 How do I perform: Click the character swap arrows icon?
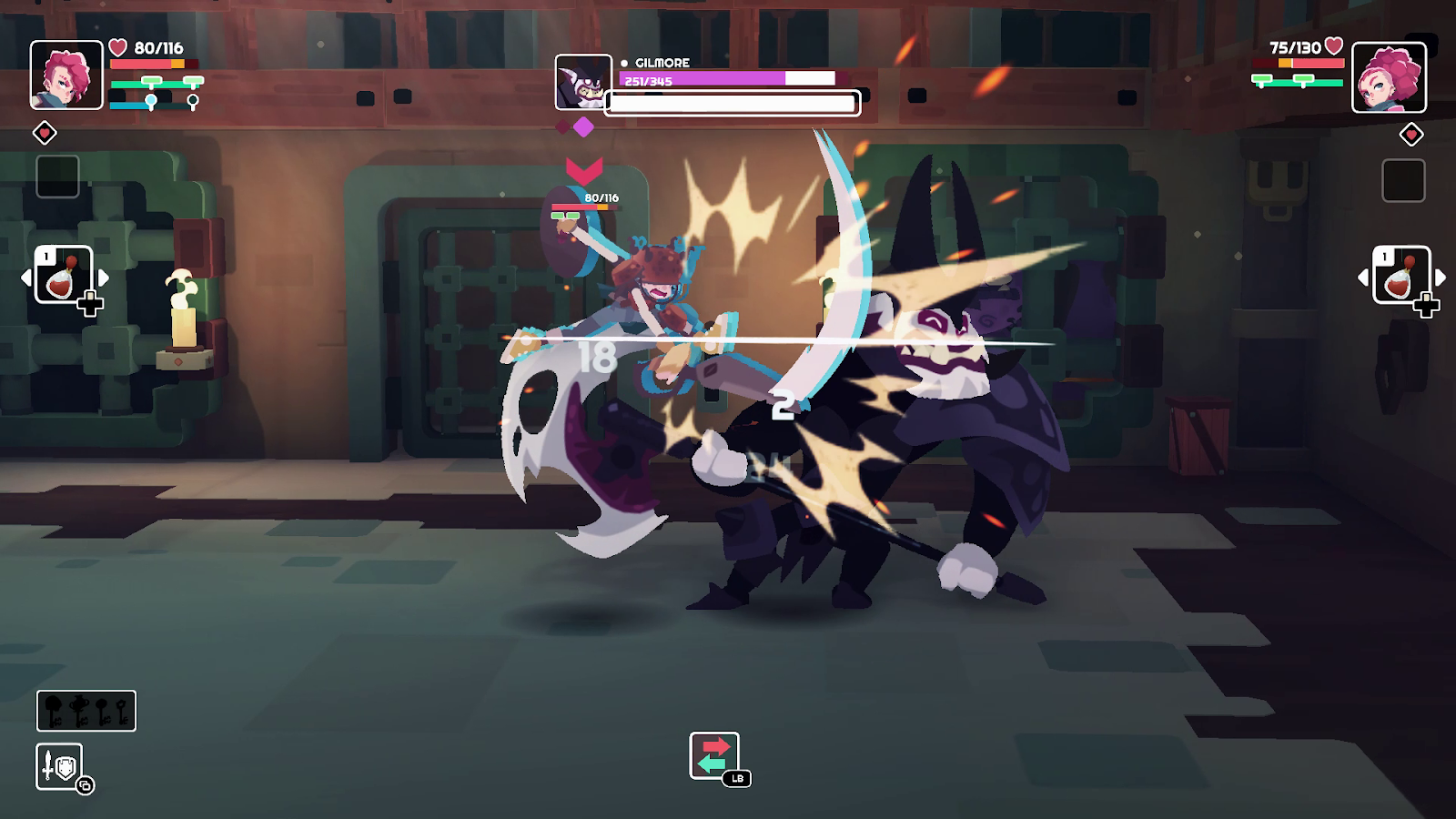click(714, 755)
